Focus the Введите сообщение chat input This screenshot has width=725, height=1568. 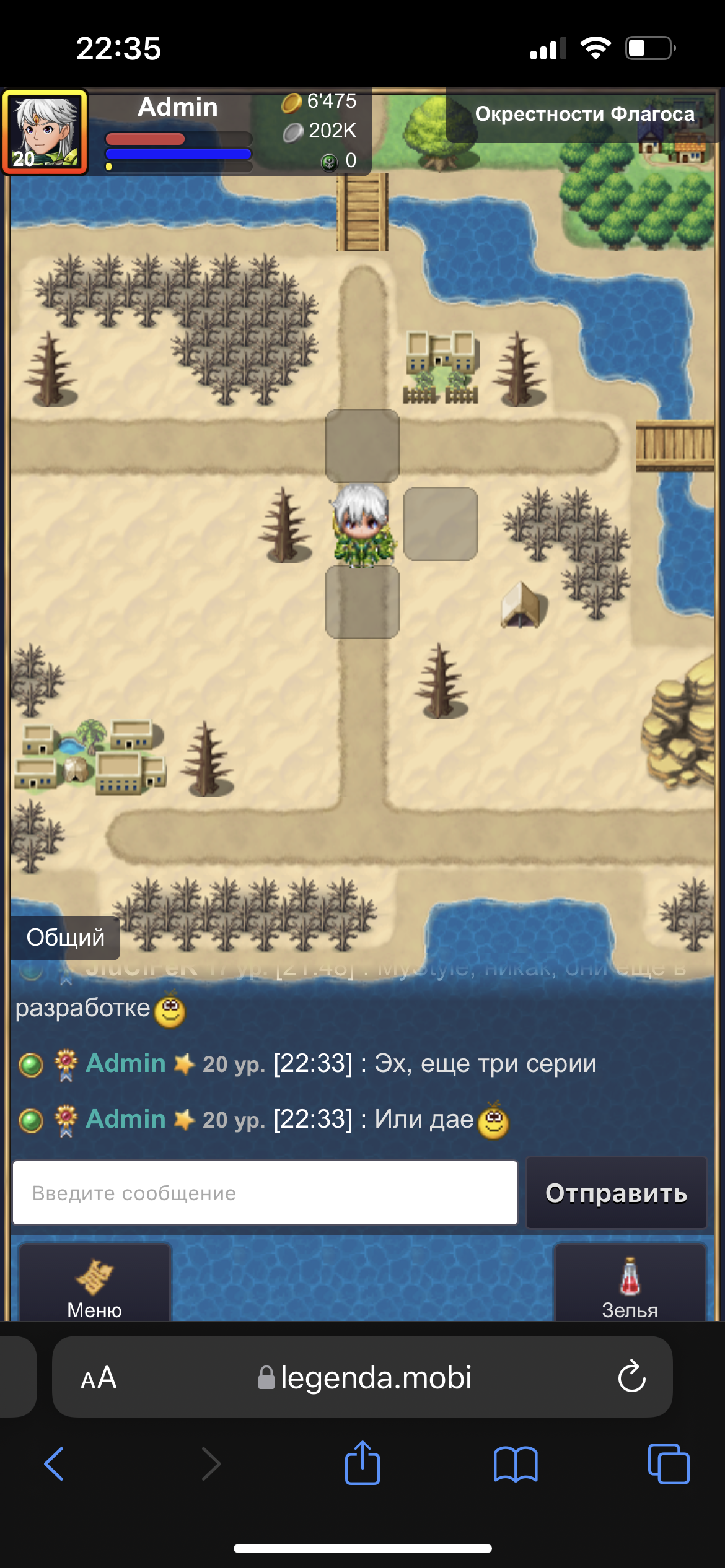(265, 1193)
